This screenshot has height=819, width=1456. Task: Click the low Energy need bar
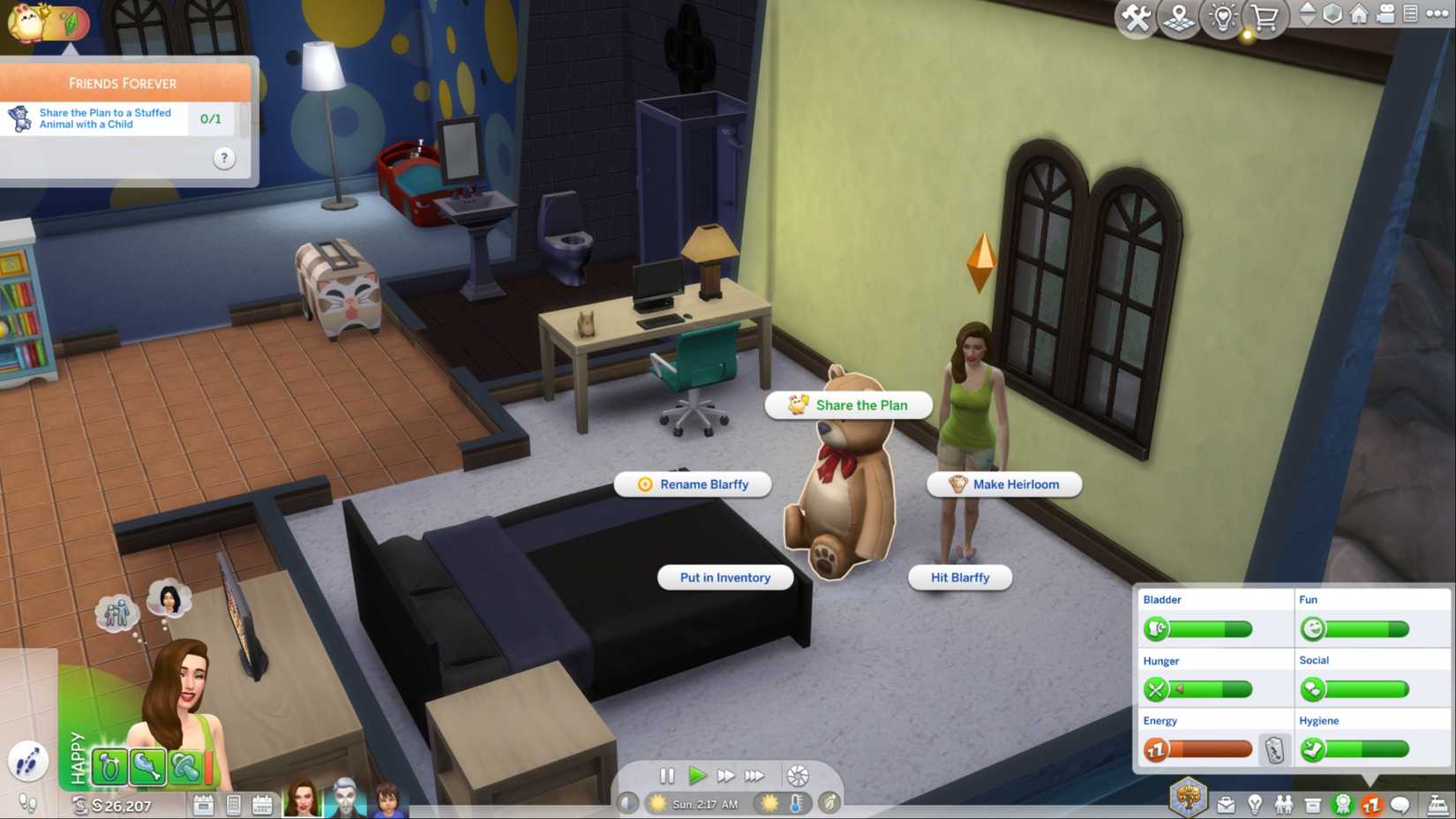1205,748
